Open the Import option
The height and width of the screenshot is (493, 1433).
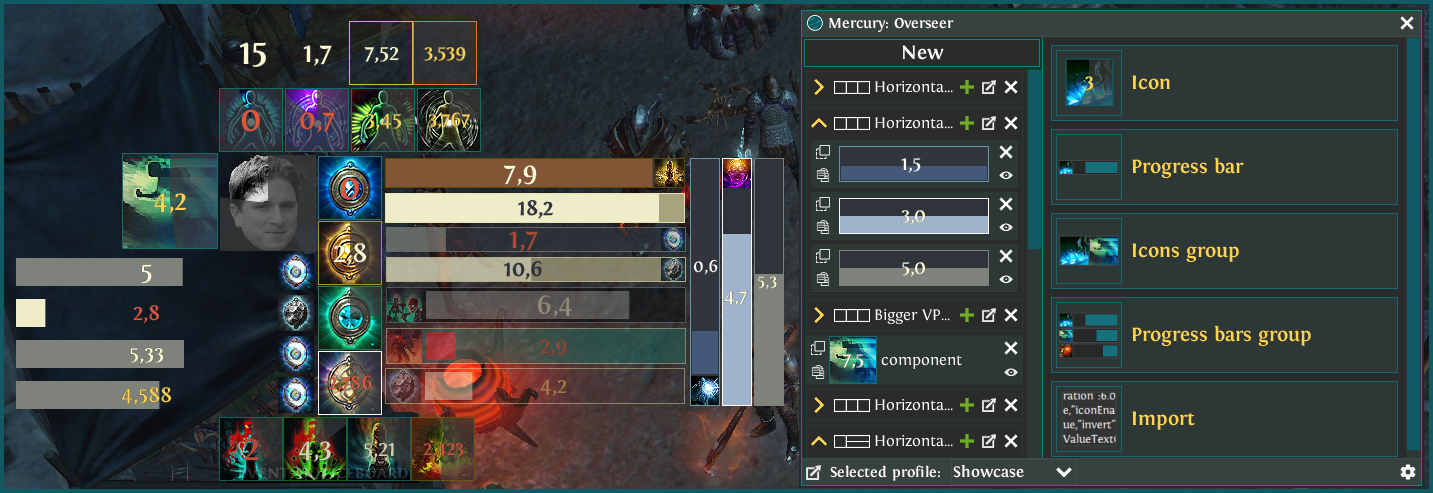click(1223, 419)
